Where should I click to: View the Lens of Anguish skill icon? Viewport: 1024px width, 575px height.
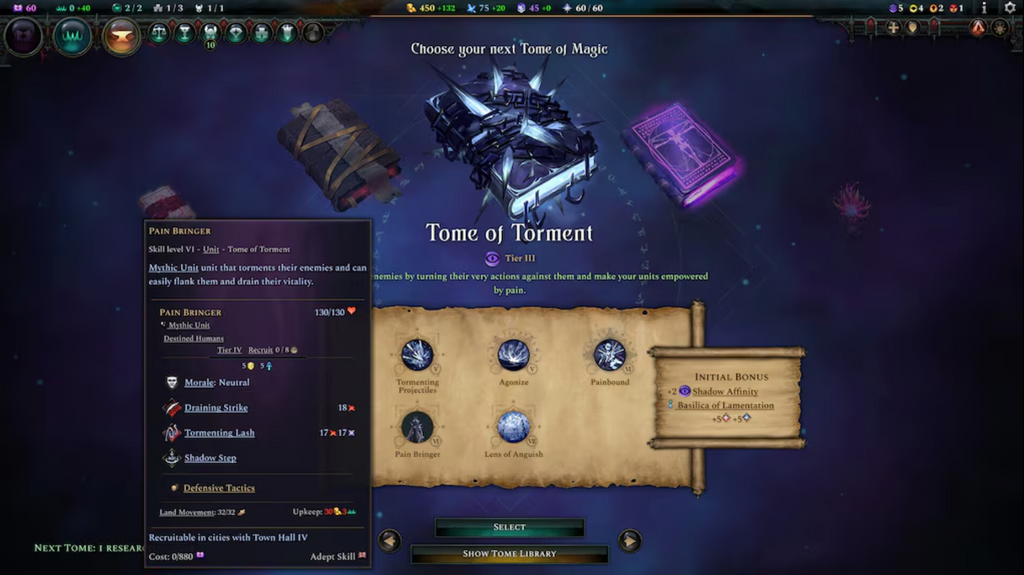coord(514,427)
